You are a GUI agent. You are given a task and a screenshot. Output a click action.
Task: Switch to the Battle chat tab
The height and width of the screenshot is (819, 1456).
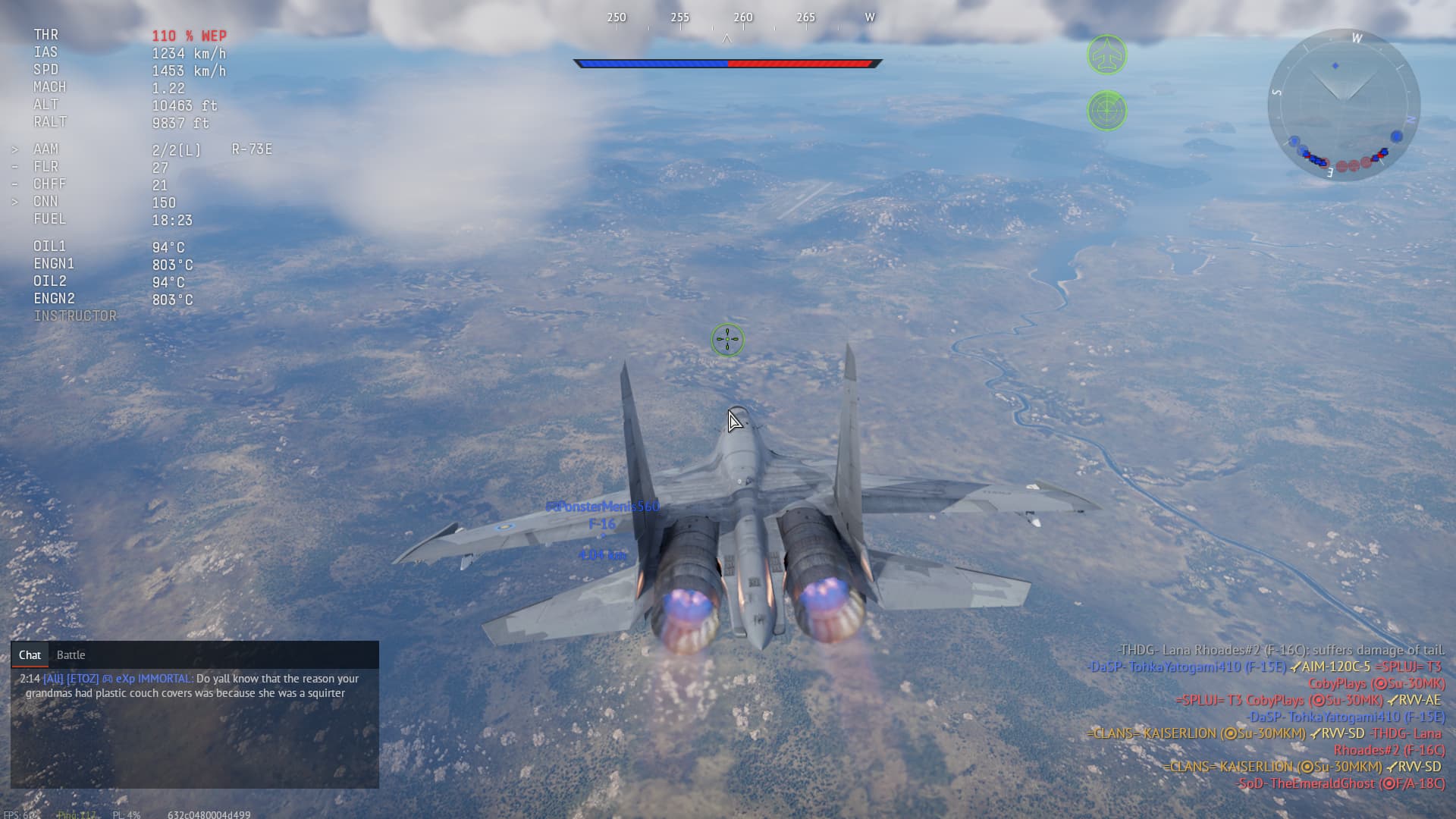[x=71, y=655]
